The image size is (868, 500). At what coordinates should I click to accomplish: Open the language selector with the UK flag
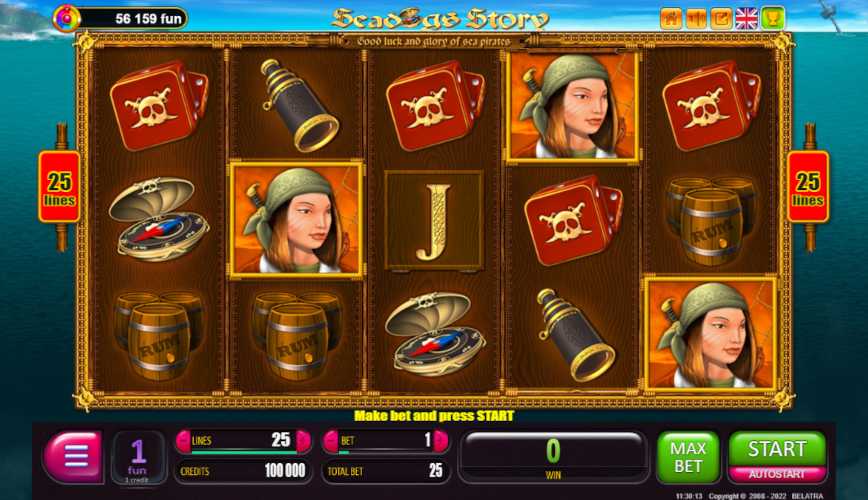tap(746, 18)
